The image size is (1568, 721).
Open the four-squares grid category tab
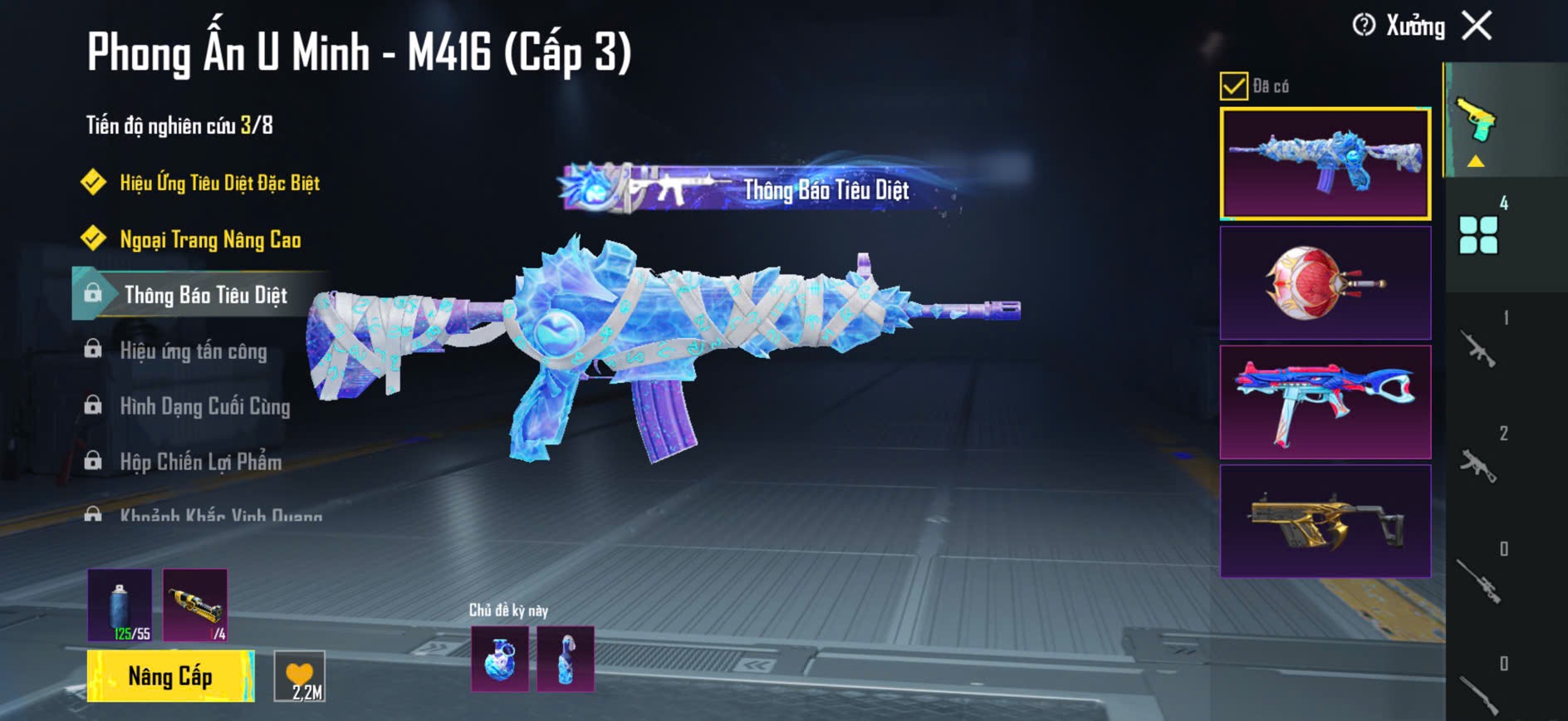[1478, 234]
